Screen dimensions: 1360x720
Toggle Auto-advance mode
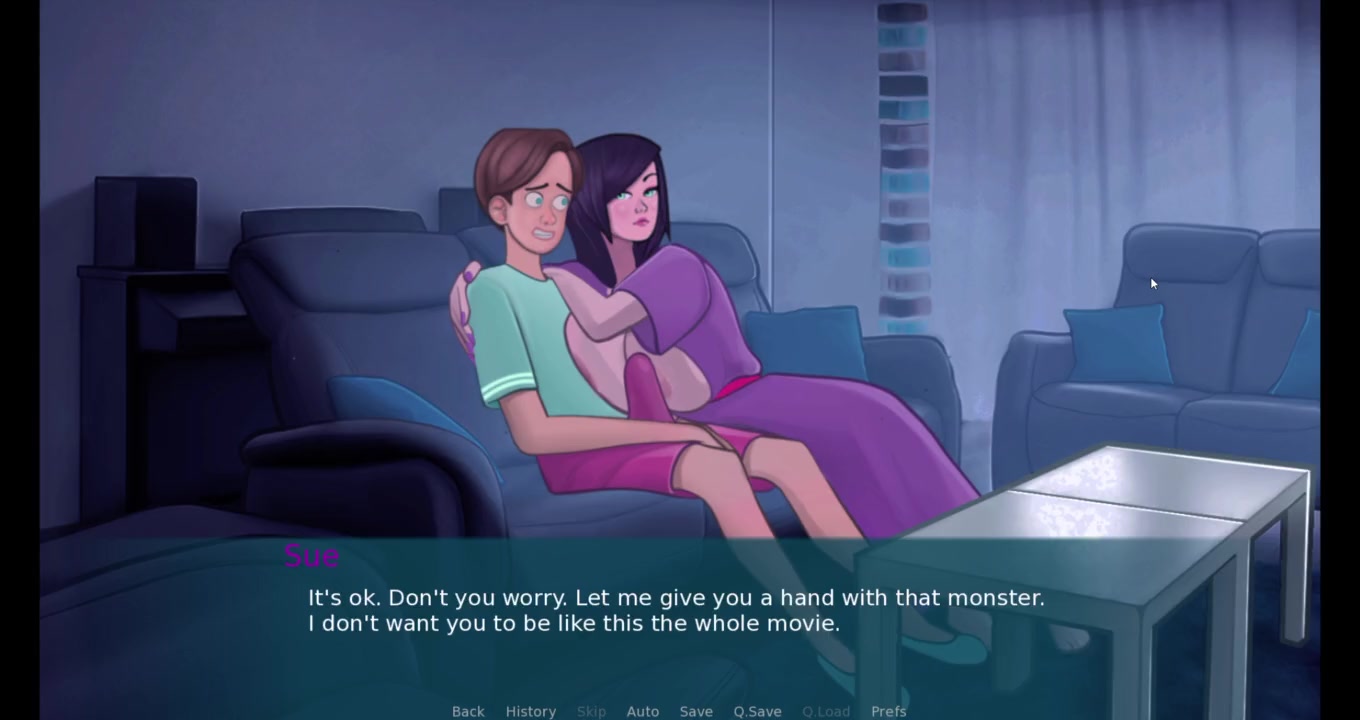(642, 711)
